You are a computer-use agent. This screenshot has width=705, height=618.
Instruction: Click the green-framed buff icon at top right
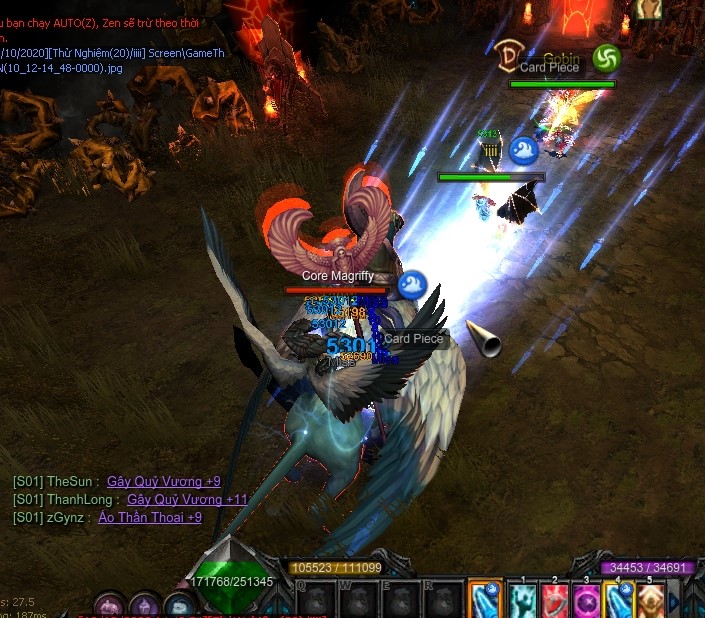(606, 58)
